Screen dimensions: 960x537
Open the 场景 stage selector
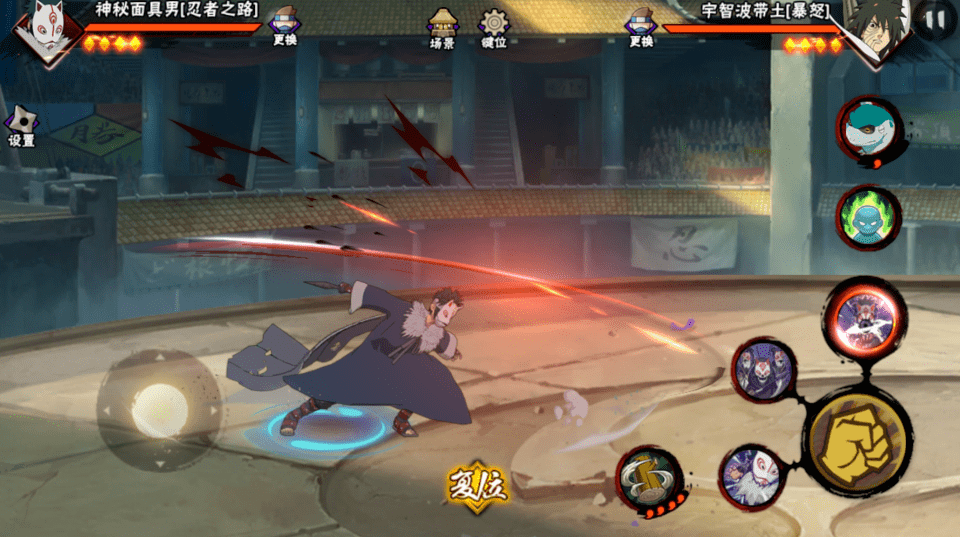[x=442, y=27]
